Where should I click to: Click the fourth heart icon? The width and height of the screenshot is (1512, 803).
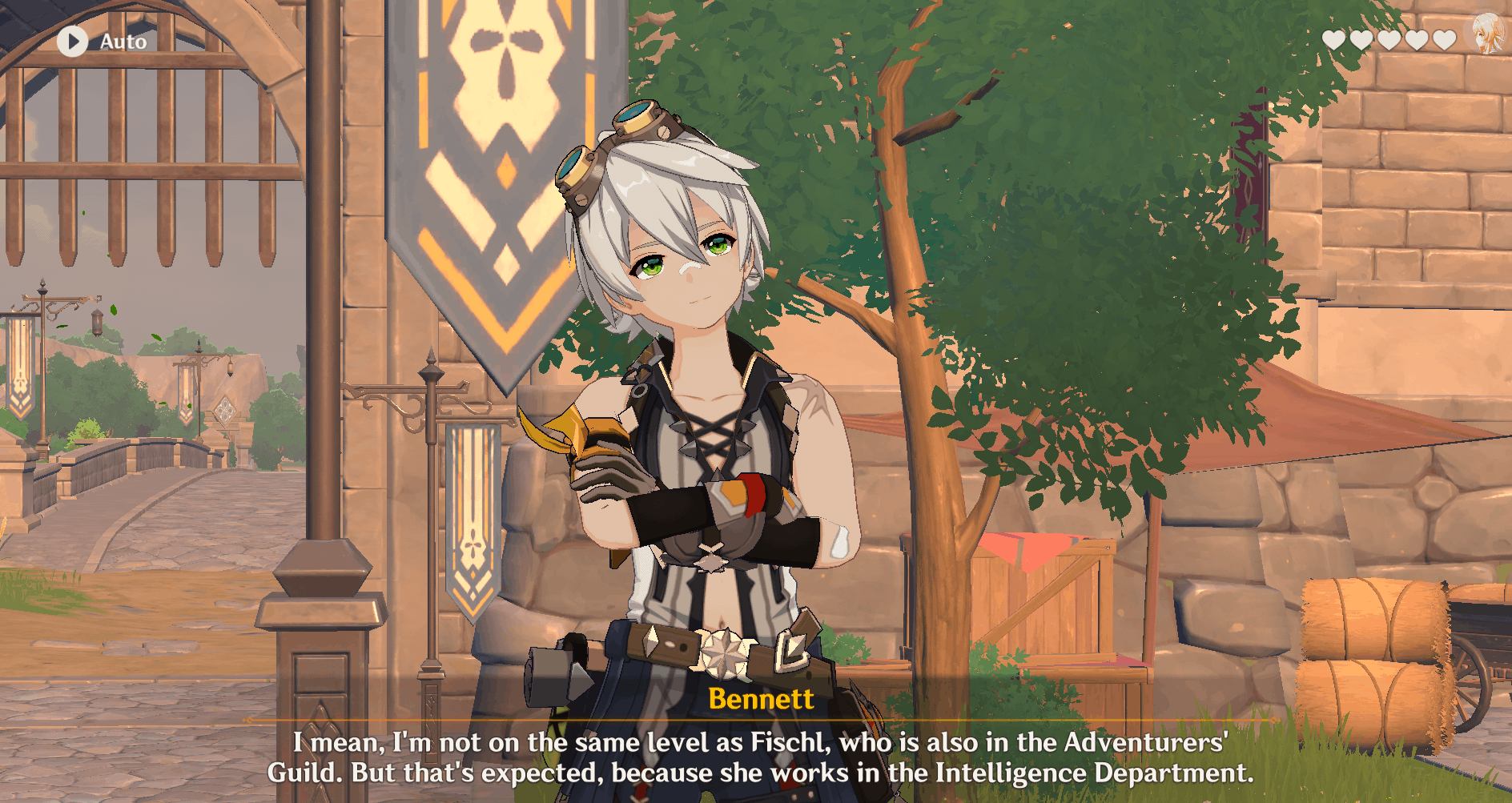tap(1417, 39)
